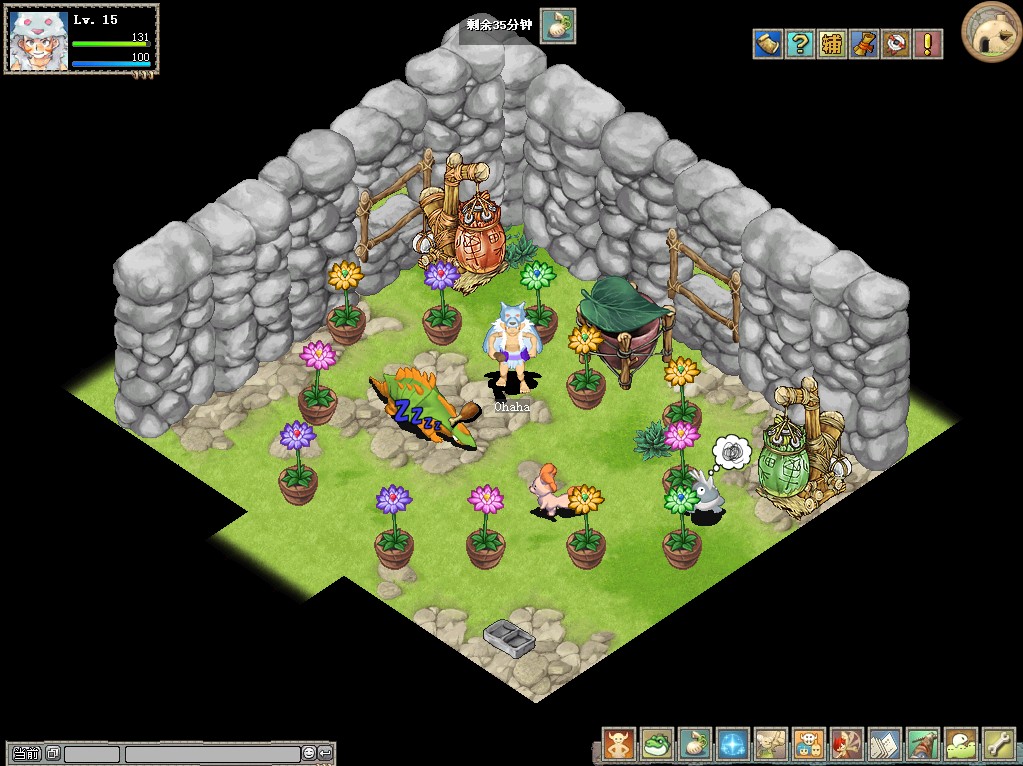Viewport: 1023px width, 766px height.
Task: Click the rolled parchment map icon
Action: [767, 44]
